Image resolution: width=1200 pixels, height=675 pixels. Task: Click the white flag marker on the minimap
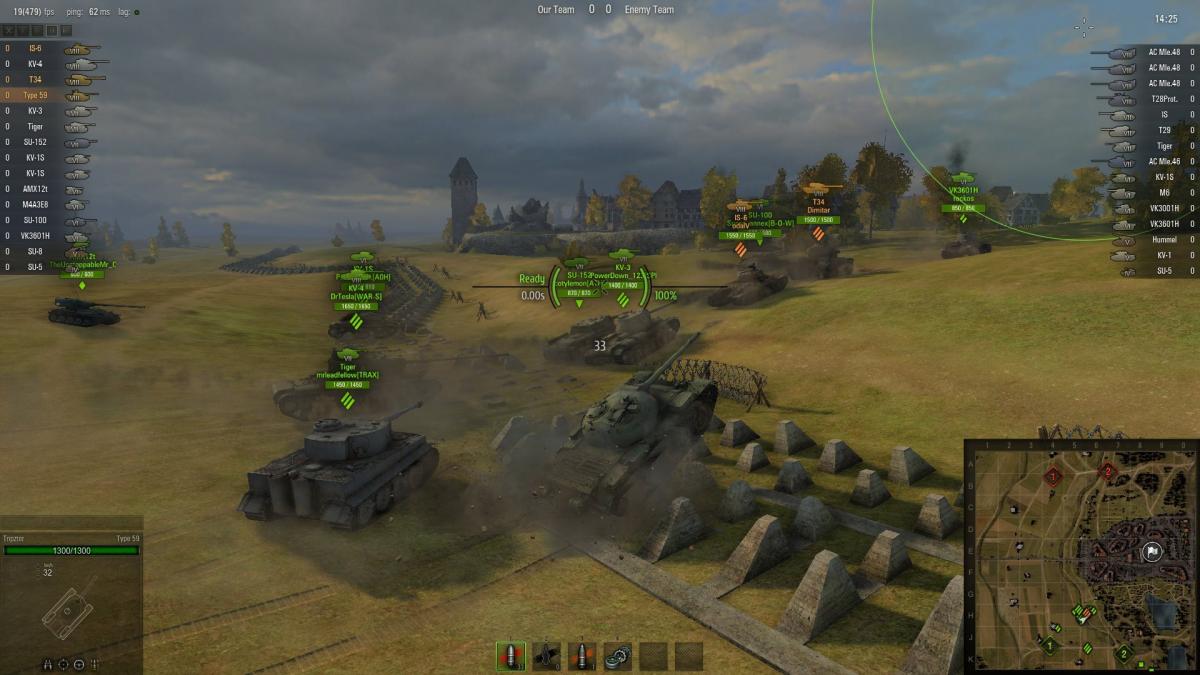coord(1152,551)
